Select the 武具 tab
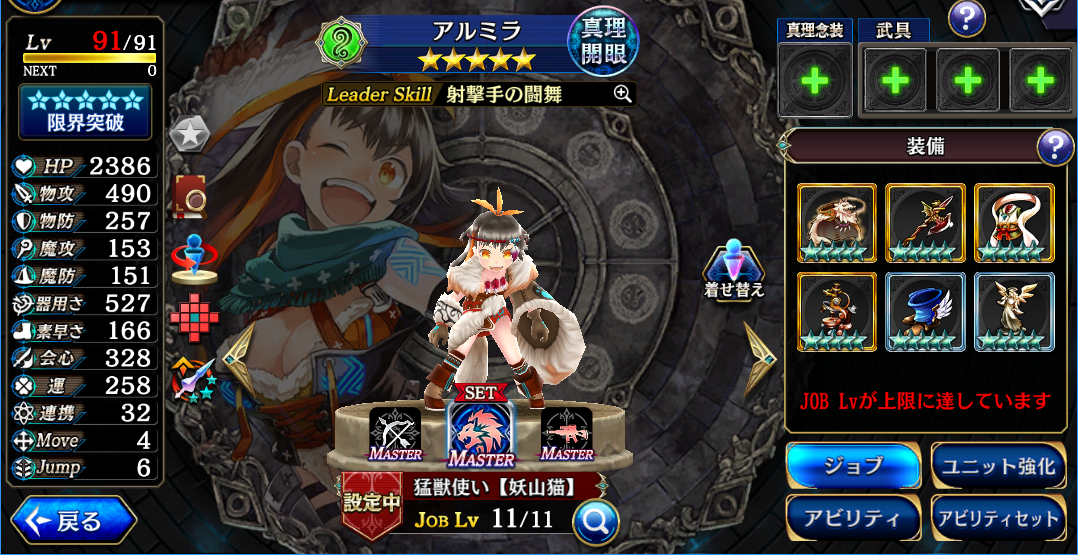 tap(893, 31)
